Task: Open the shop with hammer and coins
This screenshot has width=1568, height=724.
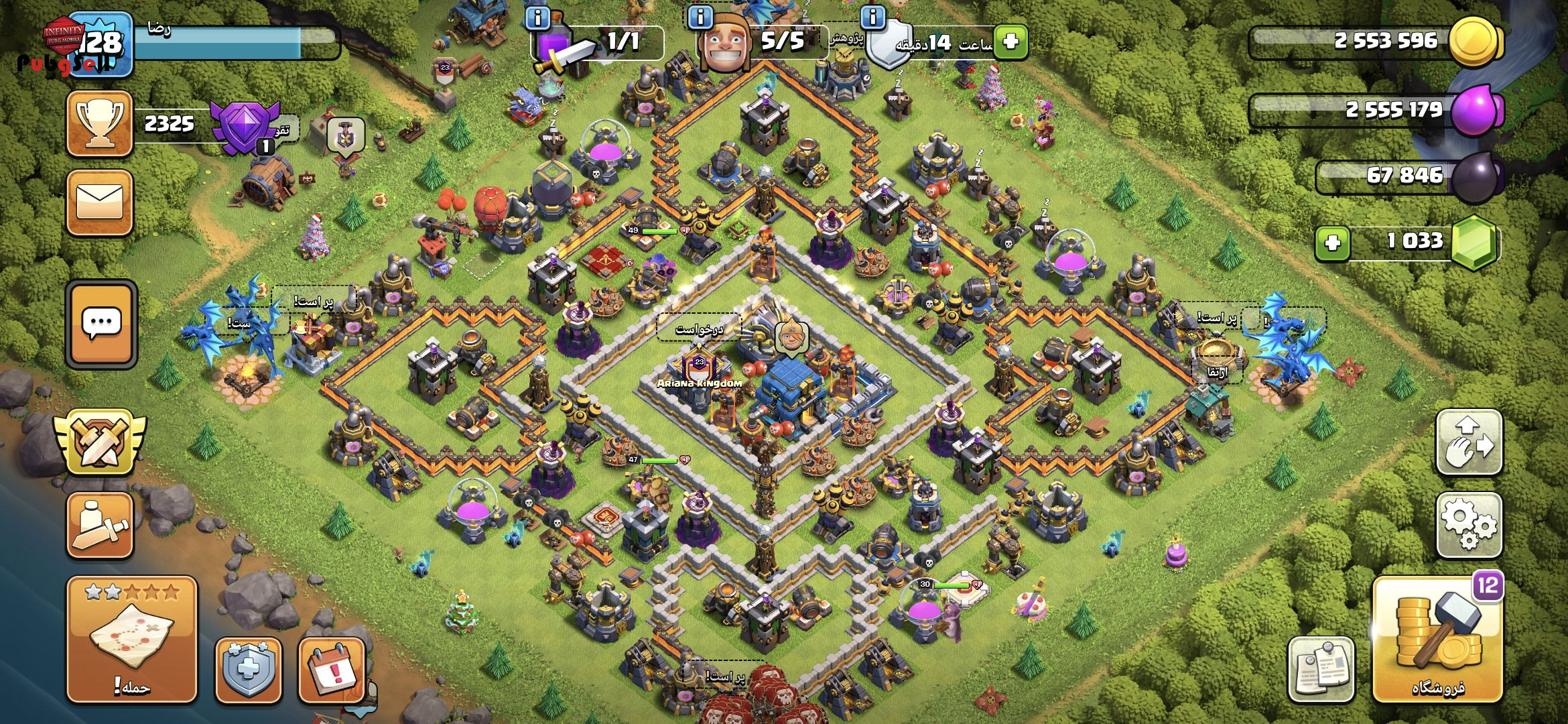Action: pyautogui.click(x=1437, y=640)
